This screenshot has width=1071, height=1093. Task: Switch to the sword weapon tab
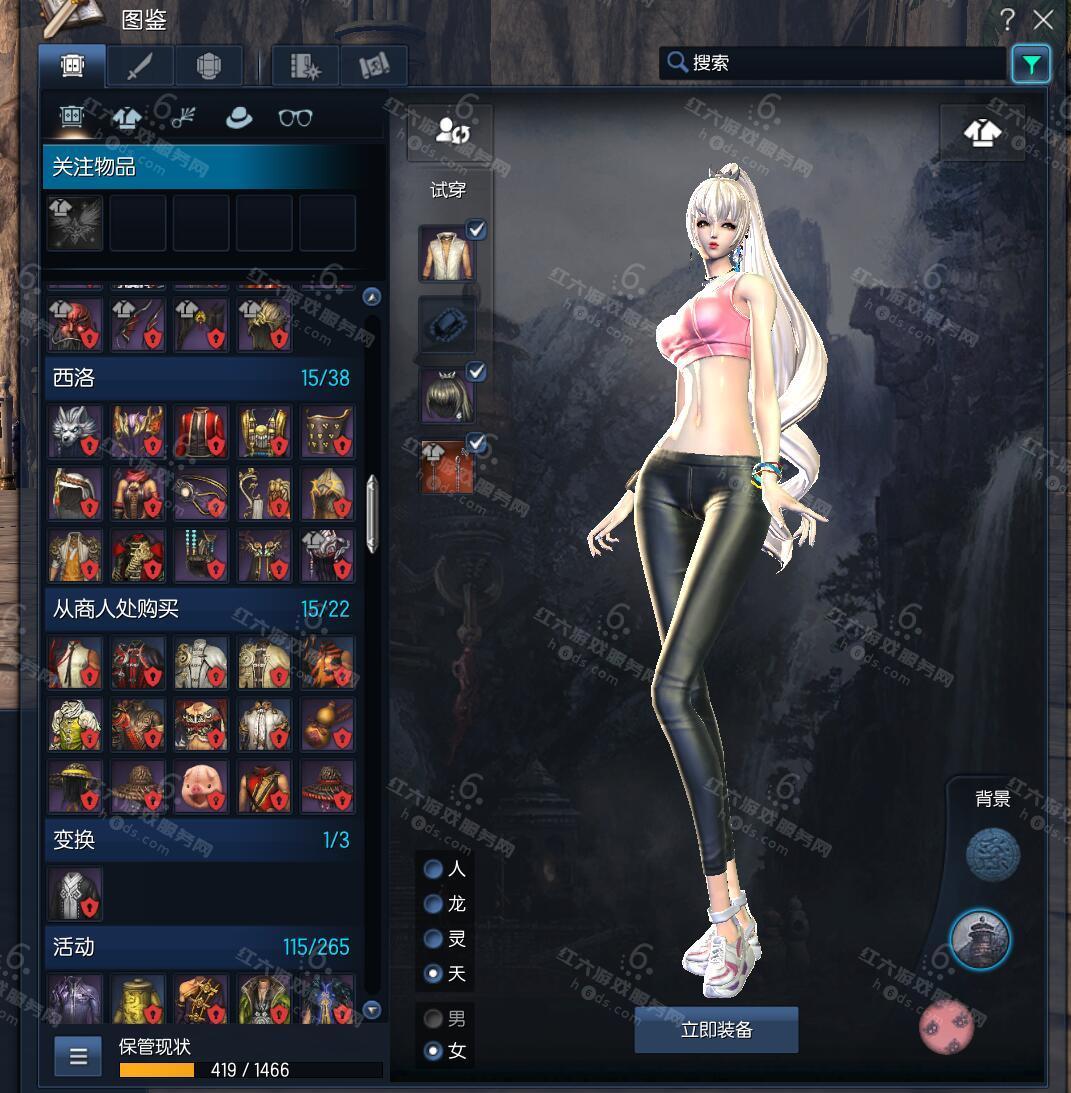140,66
